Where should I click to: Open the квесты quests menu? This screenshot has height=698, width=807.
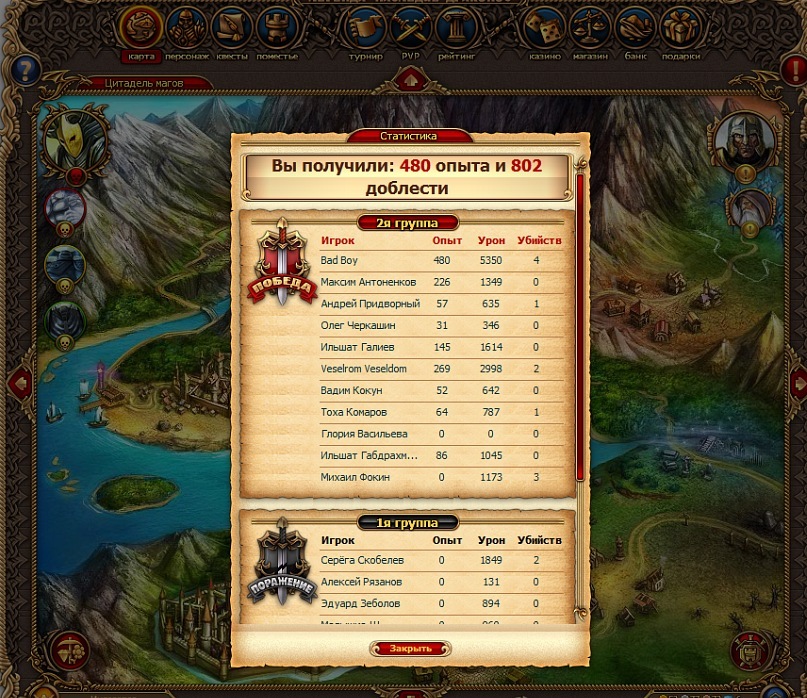[x=232, y=30]
